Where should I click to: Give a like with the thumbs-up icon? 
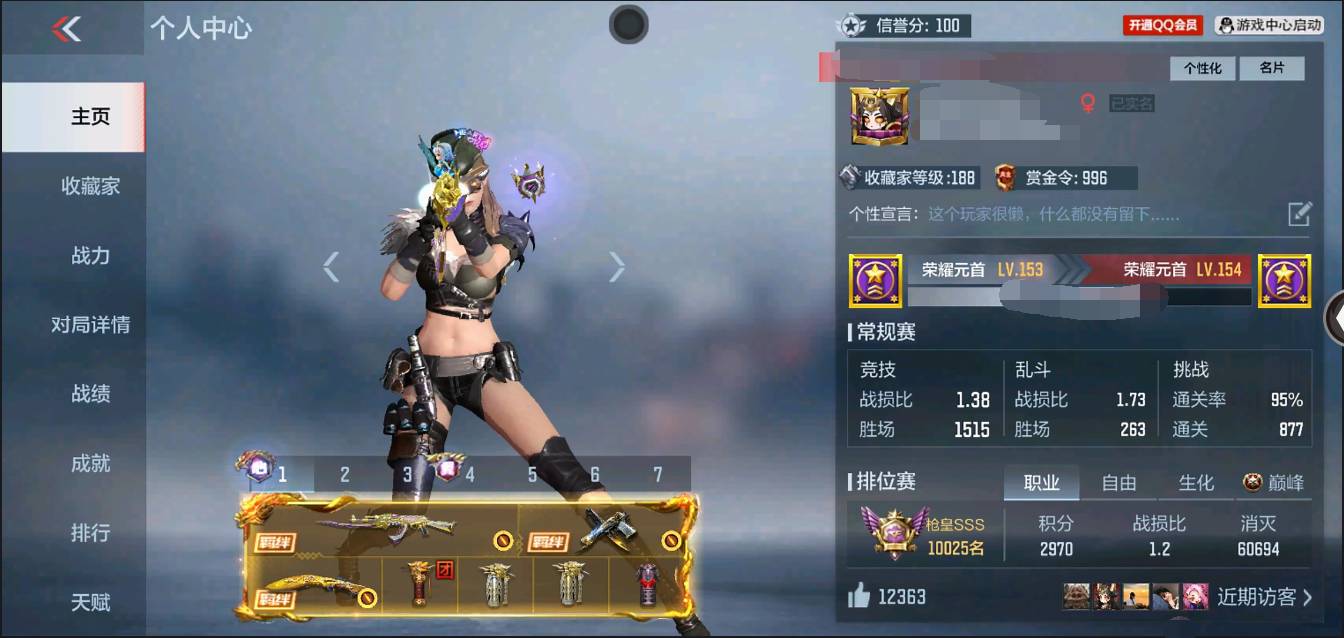coord(859,597)
